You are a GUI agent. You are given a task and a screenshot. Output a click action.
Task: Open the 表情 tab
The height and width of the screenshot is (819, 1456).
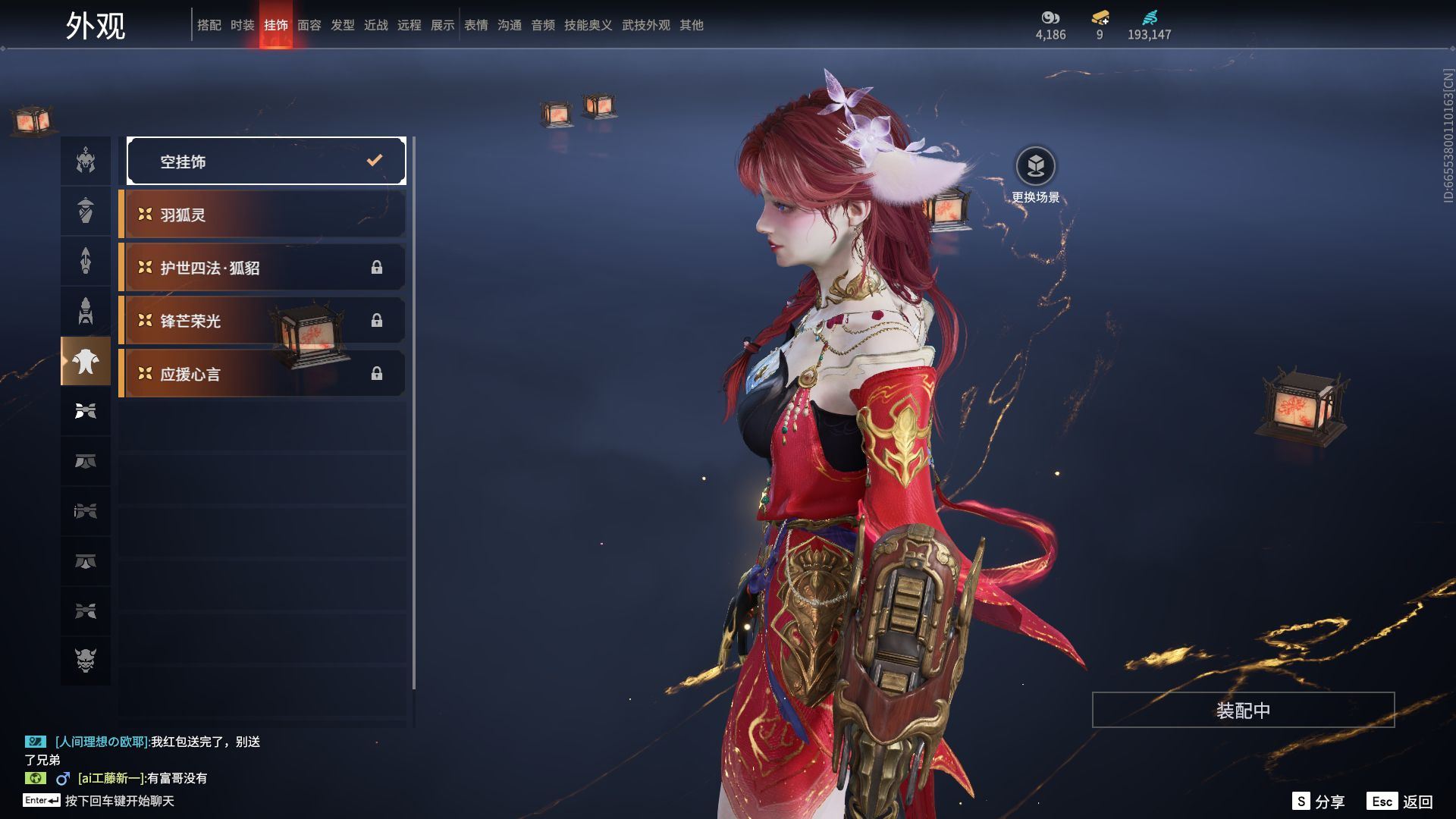pyautogui.click(x=475, y=25)
